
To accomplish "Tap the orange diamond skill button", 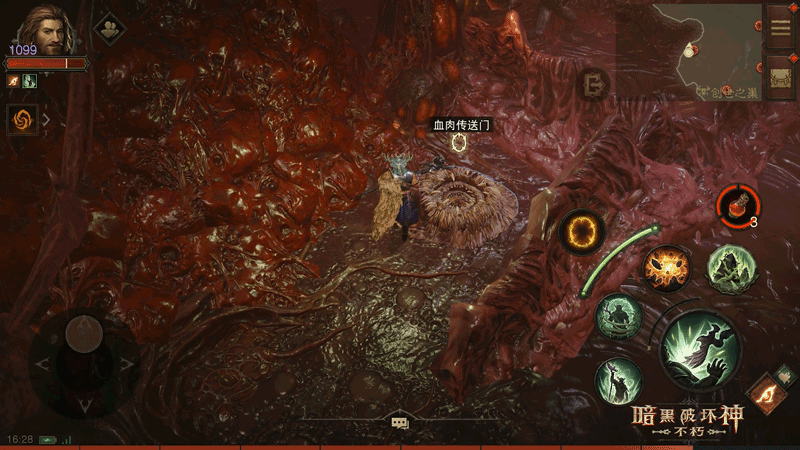I will (765, 393).
